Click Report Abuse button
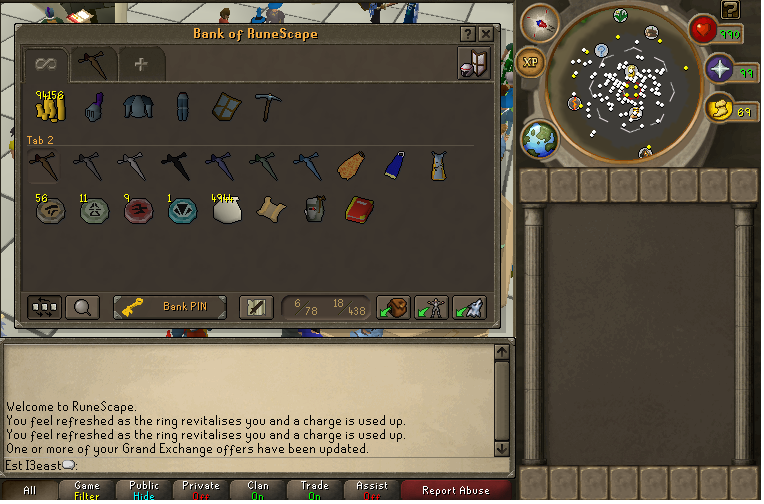The image size is (764, 504). (x=454, y=490)
